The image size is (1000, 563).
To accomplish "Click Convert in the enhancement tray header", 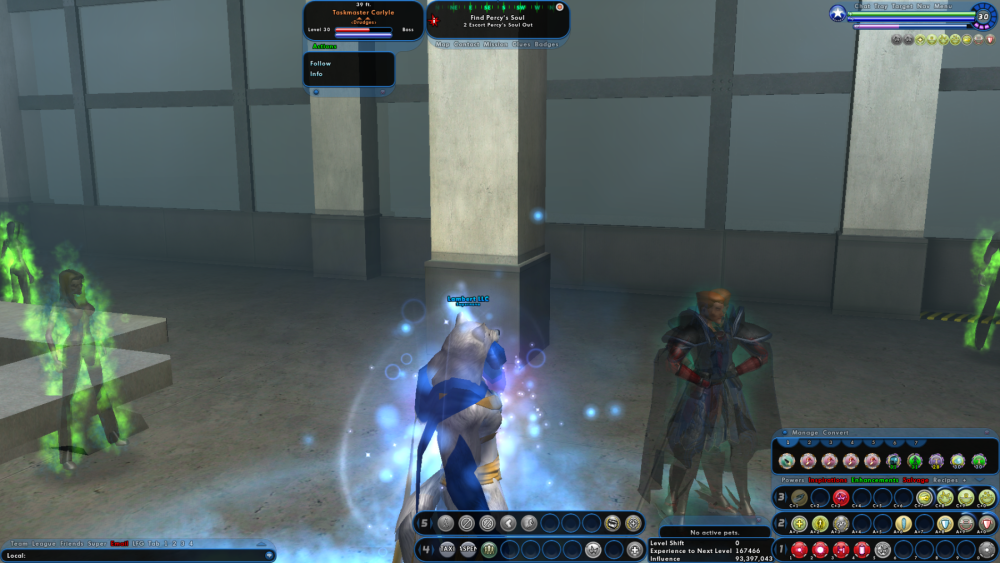I will point(835,432).
